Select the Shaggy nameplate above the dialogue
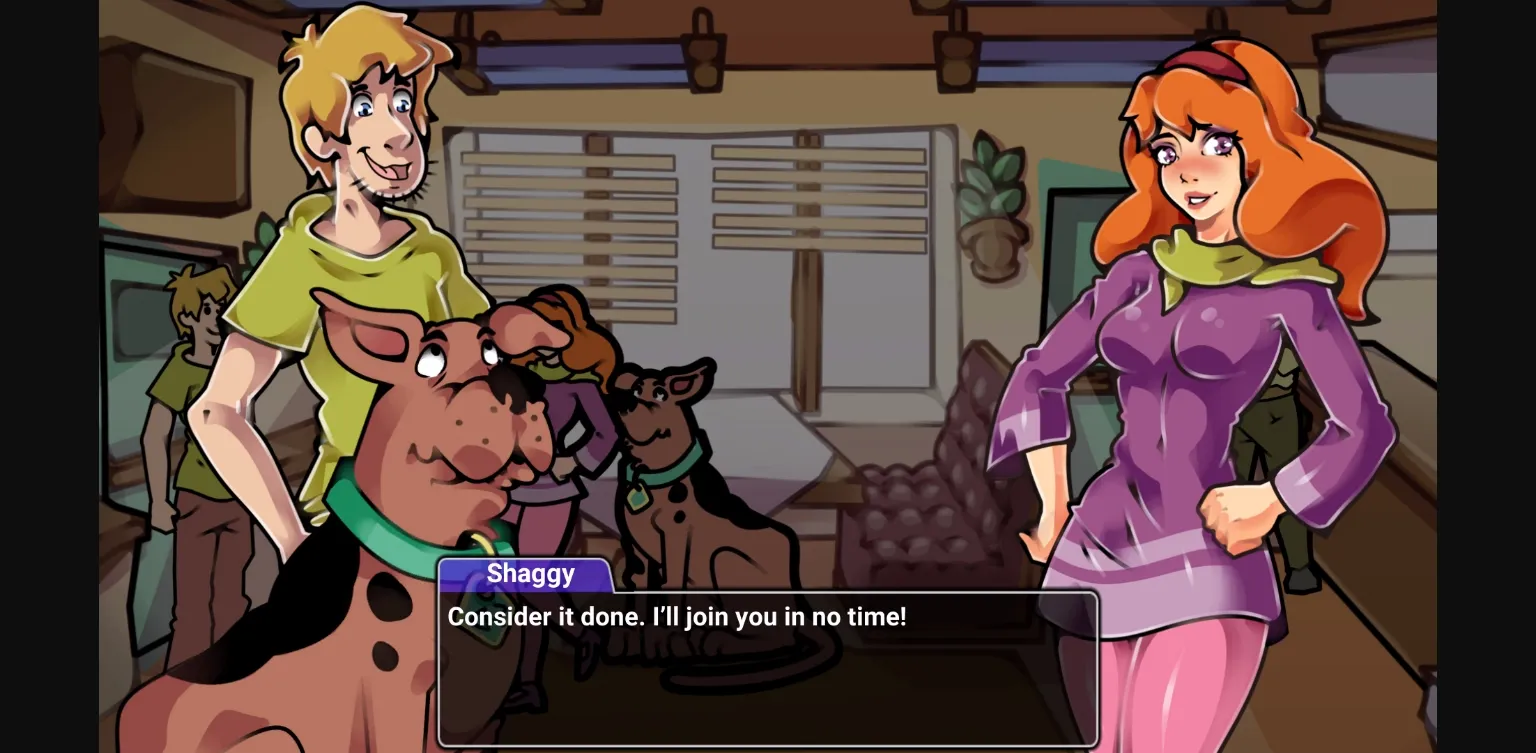Image resolution: width=1536 pixels, height=753 pixels. point(530,573)
